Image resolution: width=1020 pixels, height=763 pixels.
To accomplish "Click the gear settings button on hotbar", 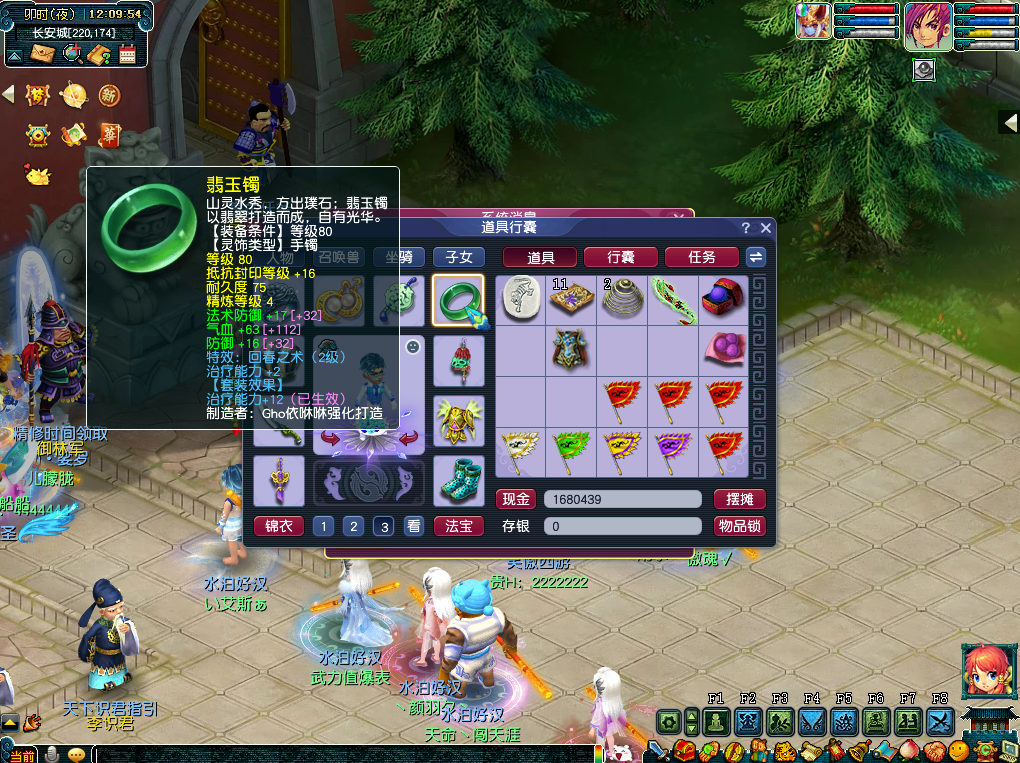I will pos(668,721).
